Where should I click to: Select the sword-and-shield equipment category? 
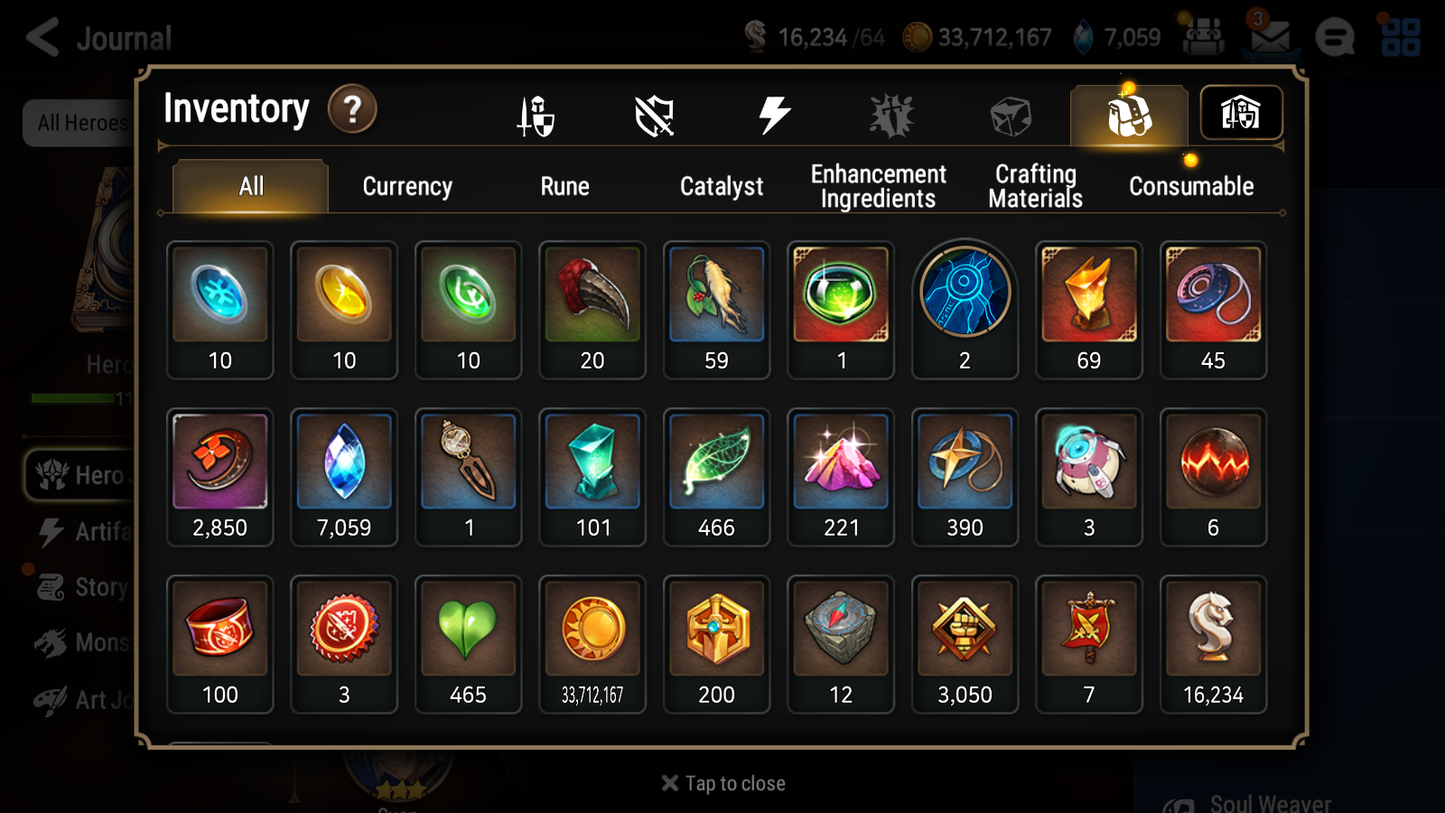(x=537, y=113)
